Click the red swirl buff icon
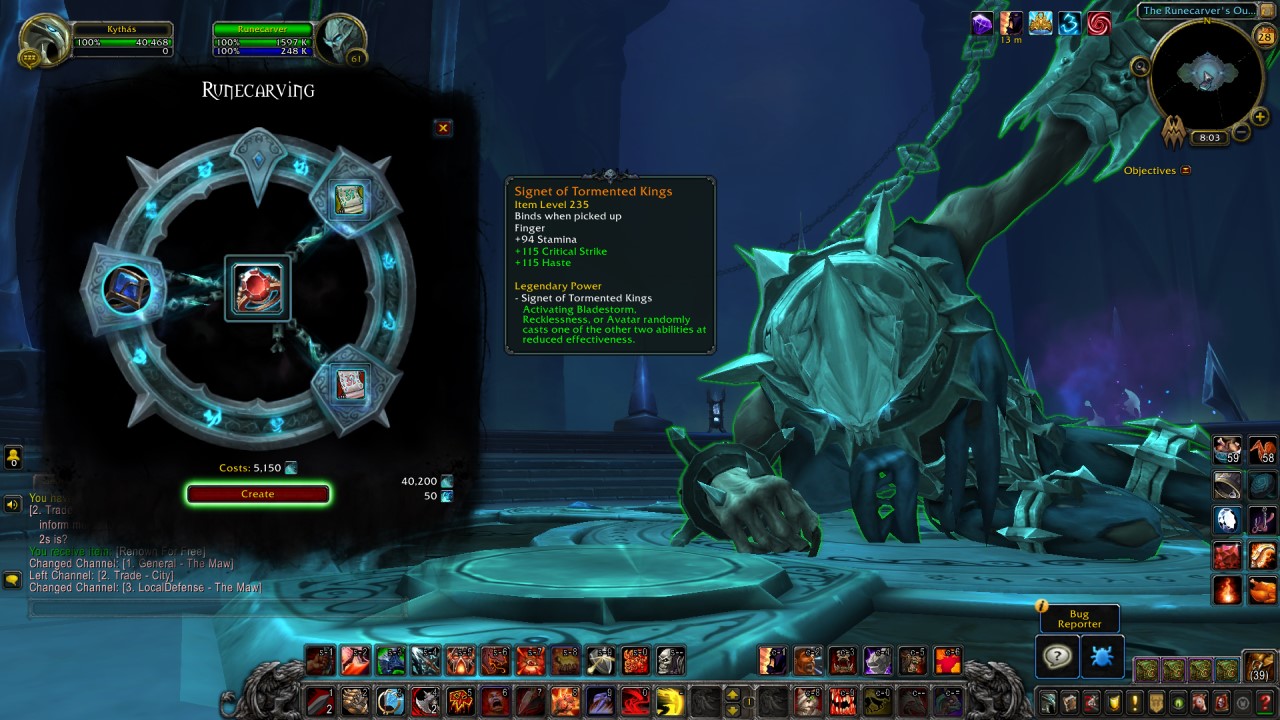The image size is (1280, 720). pyautogui.click(x=1099, y=23)
